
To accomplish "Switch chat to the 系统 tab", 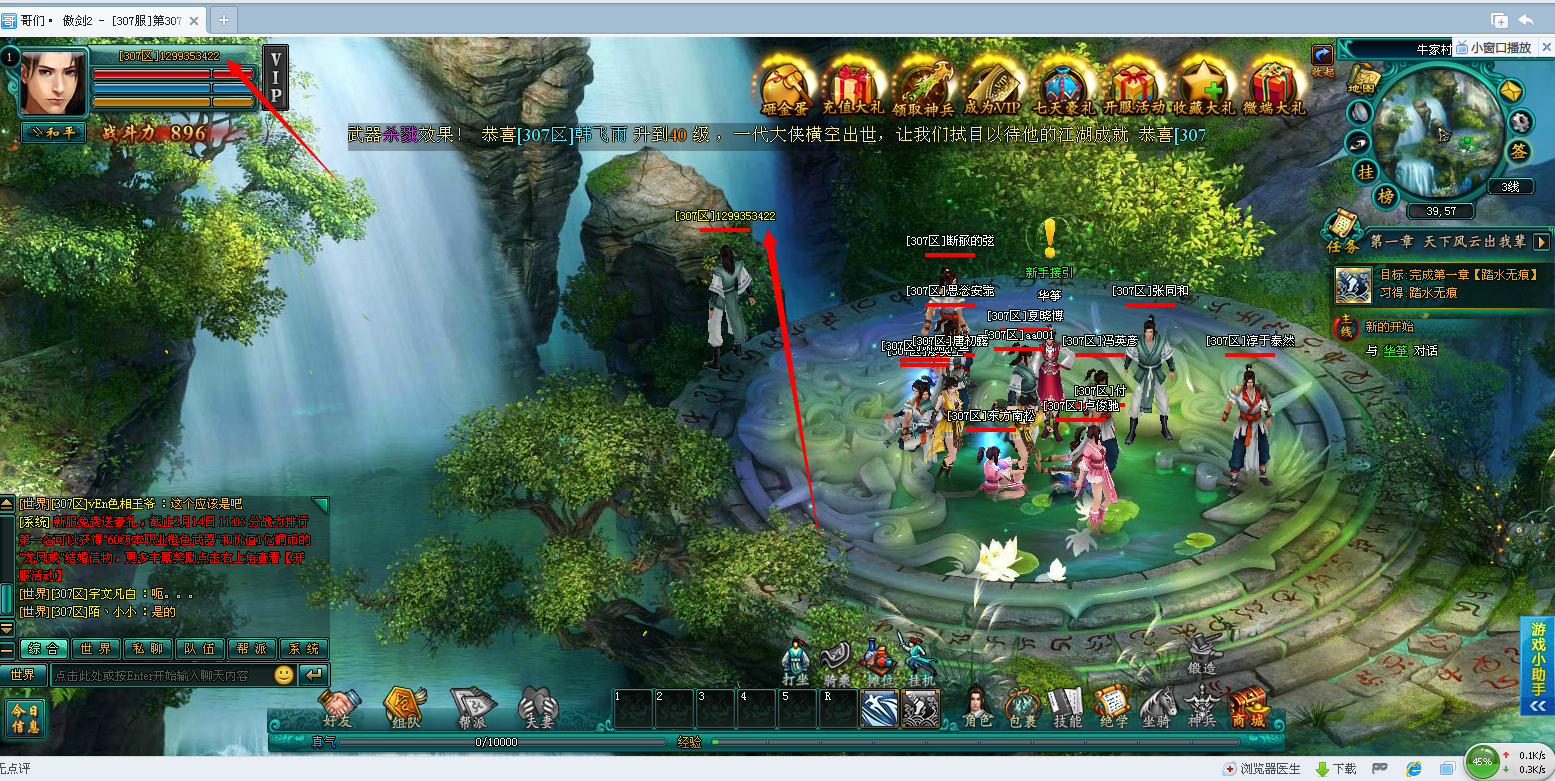I will click(x=304, y=649).
